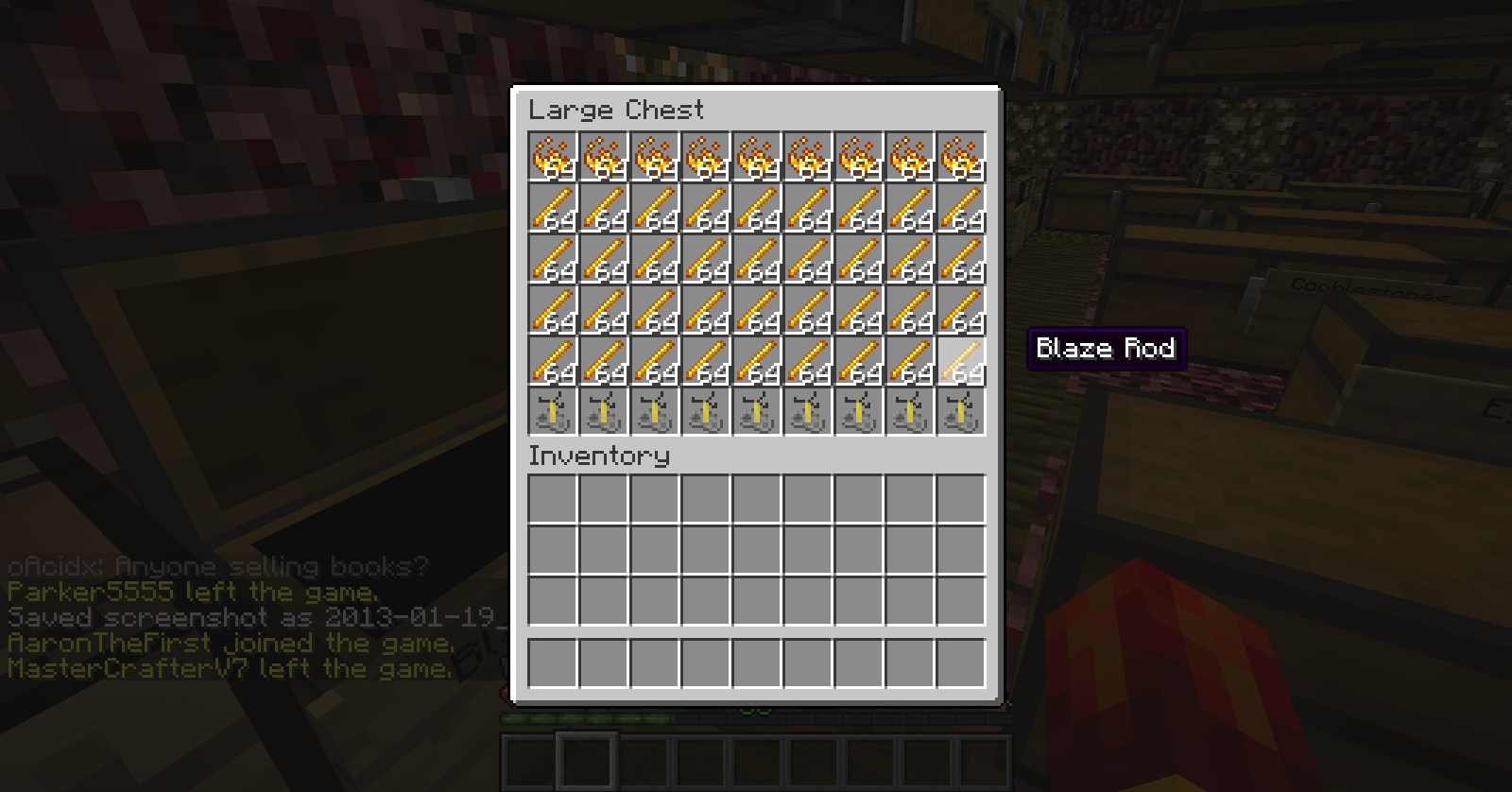Click the Large Chest title text

pyautogui.click(x=616, y=110)
